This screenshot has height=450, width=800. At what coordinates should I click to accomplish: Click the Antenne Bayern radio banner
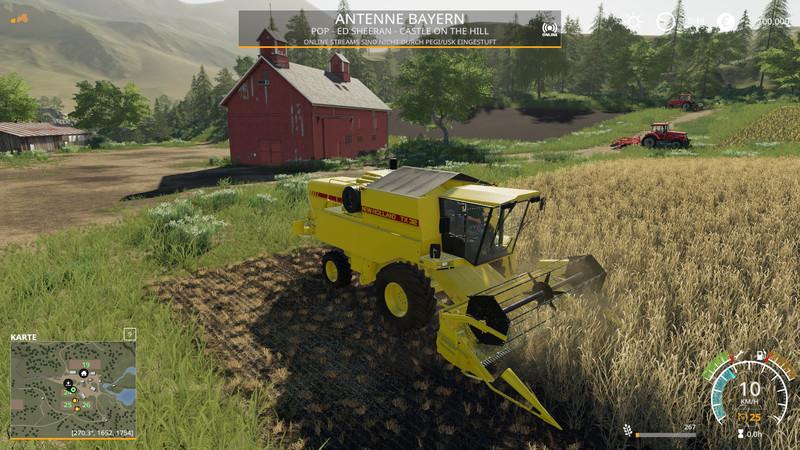point(399,29)
